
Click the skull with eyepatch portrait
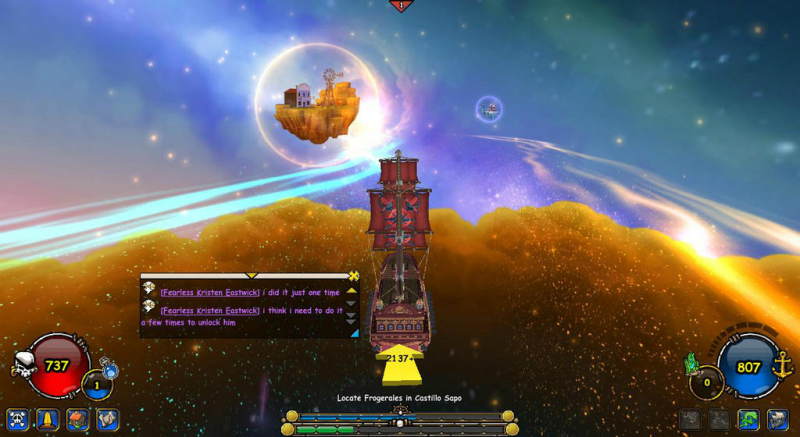click(24, 366)
